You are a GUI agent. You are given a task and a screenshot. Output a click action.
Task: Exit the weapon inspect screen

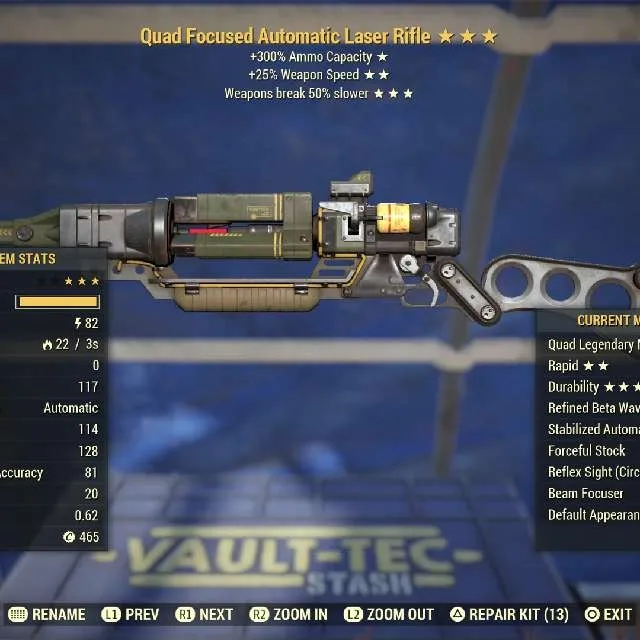pyautogui.click(x=609, y=615)
